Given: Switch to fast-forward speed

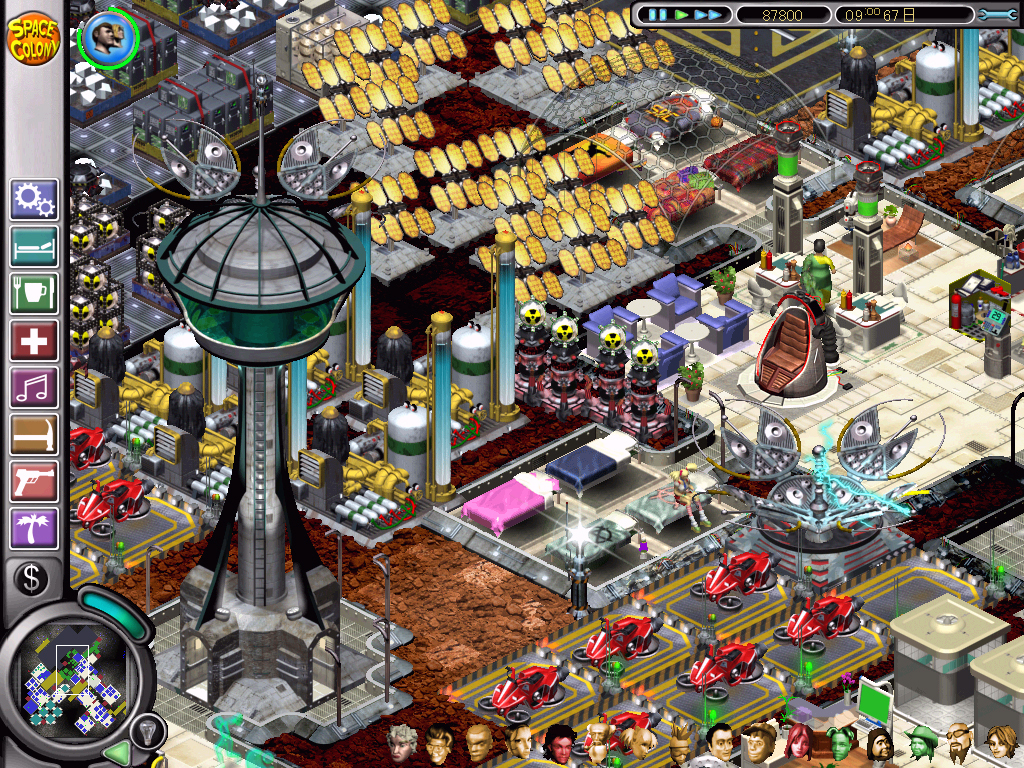Looking at the screenshot, I should pos(708,15).
